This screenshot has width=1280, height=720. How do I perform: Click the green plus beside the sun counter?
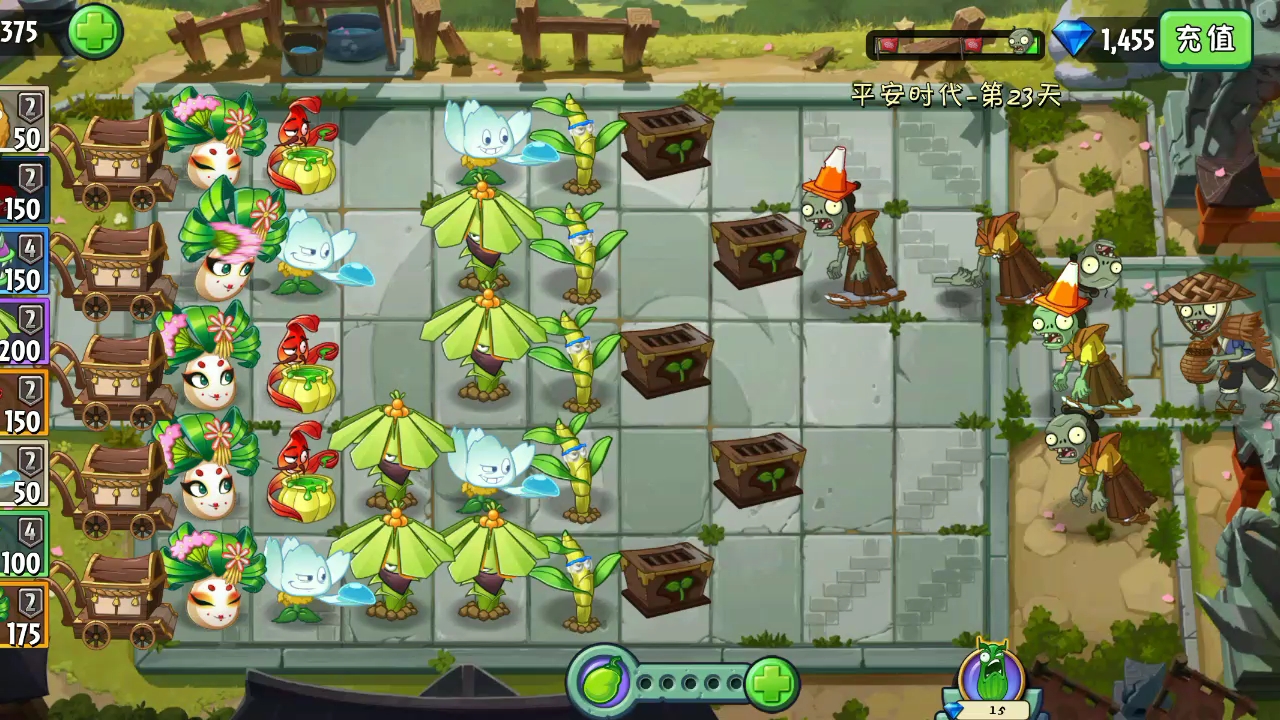point(95,31)
